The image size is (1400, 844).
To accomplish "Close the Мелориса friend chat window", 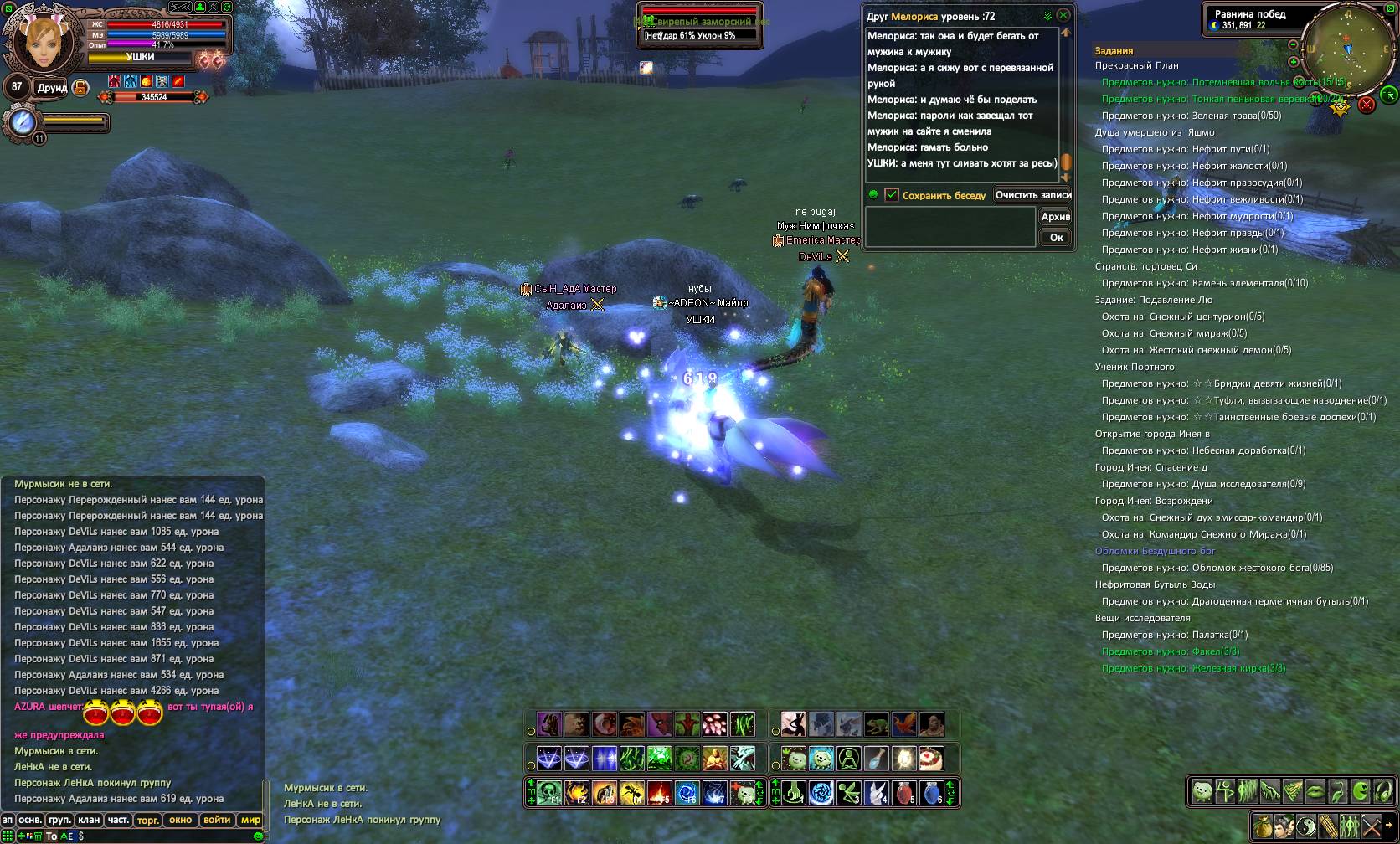I will [1063, 15].
